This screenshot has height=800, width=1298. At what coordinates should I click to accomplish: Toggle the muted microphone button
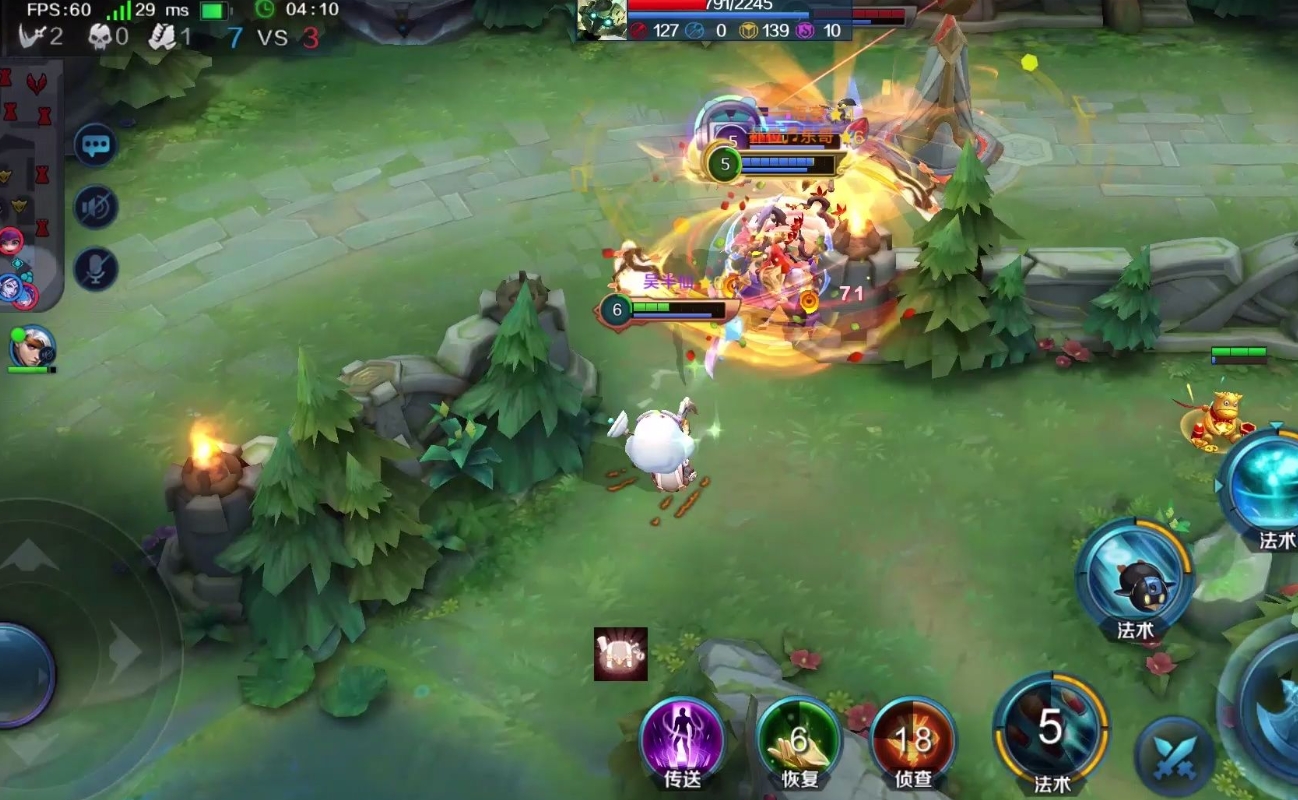(96, 269)
